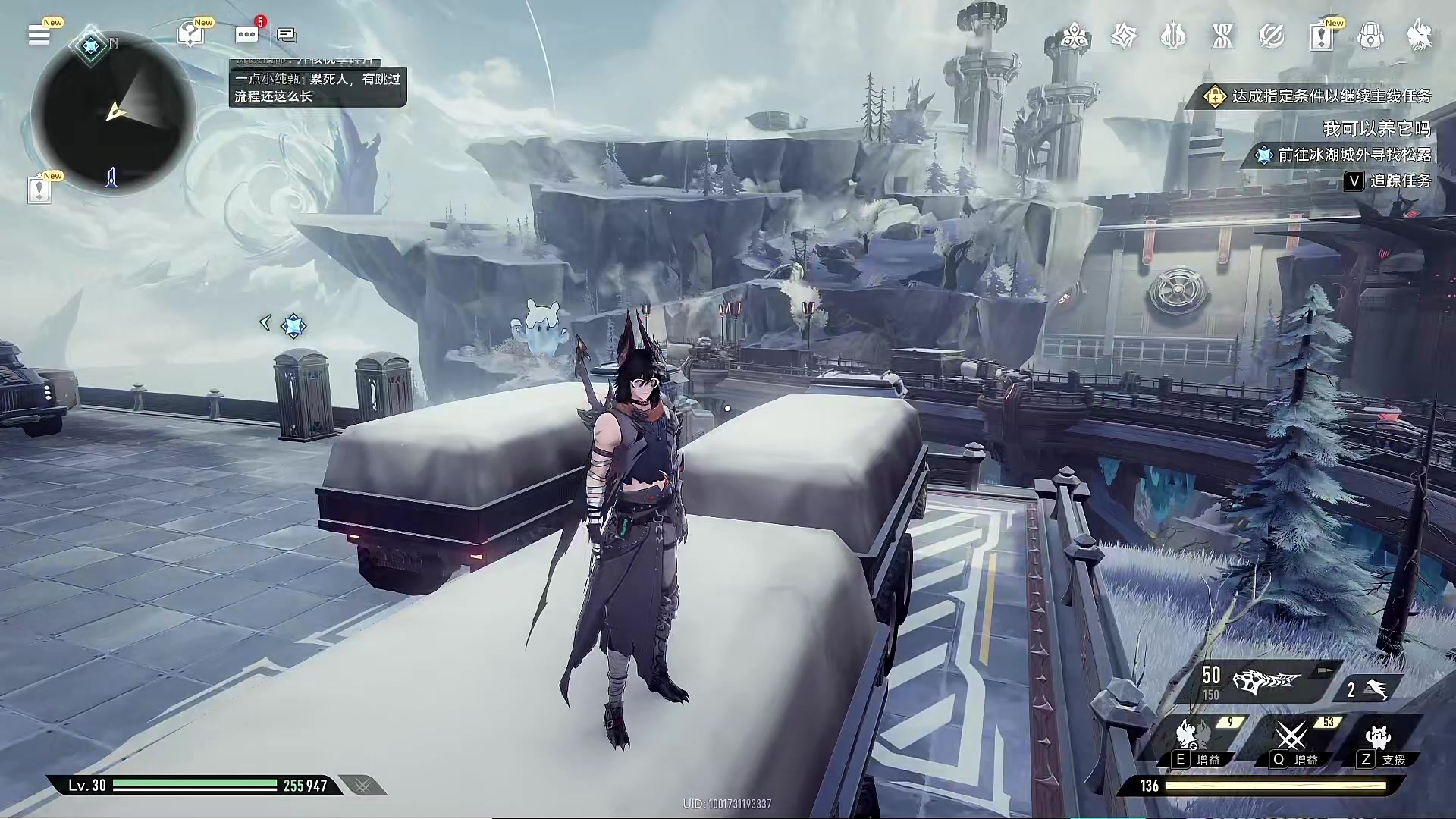Open the character silhouette icon

point(1420,36)
